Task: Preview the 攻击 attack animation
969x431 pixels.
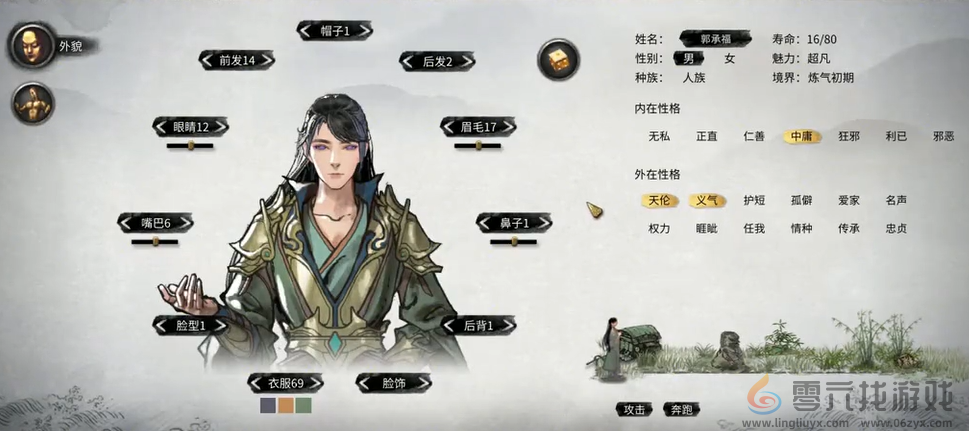Action: click(634, 409)
